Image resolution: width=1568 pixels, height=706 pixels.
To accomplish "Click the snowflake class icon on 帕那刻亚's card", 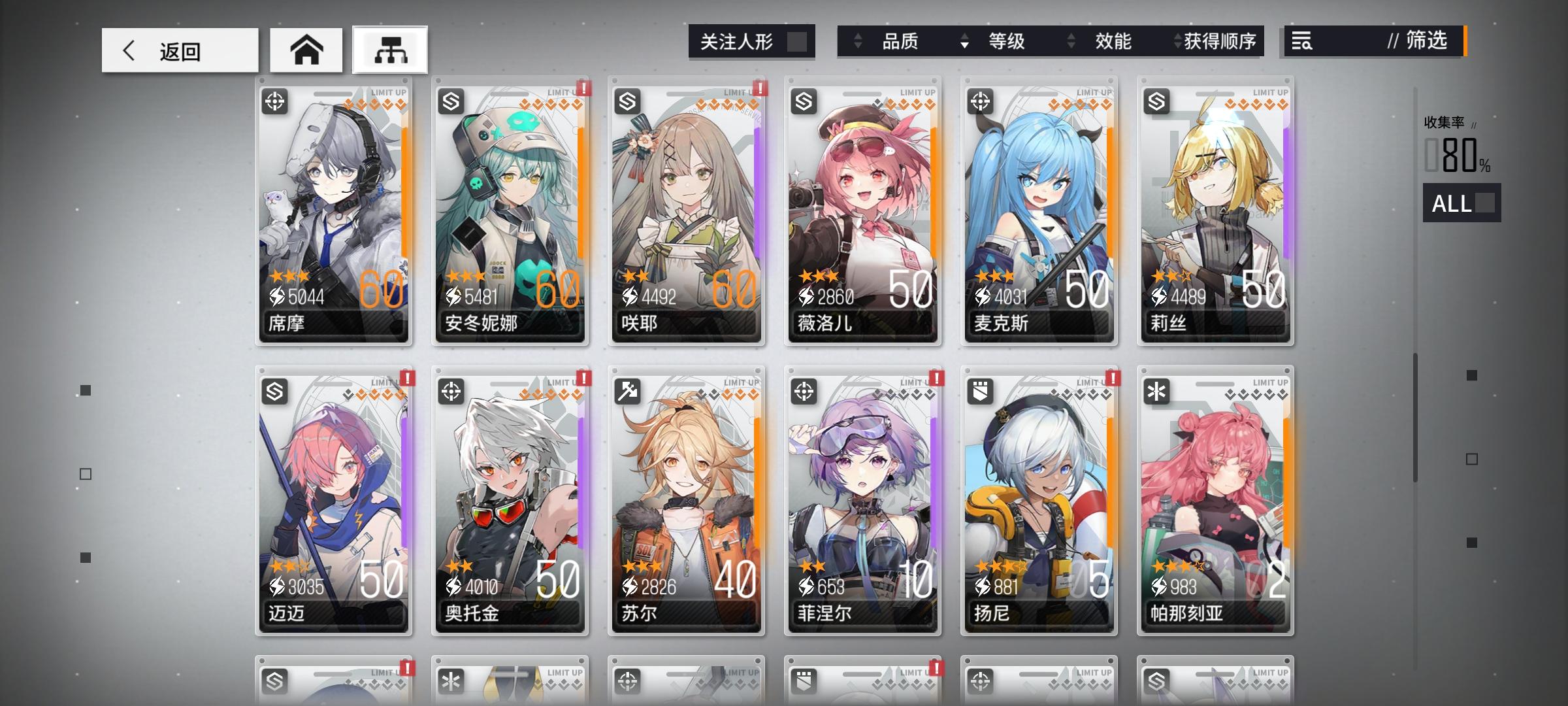I will click(x=1158, y=391).
